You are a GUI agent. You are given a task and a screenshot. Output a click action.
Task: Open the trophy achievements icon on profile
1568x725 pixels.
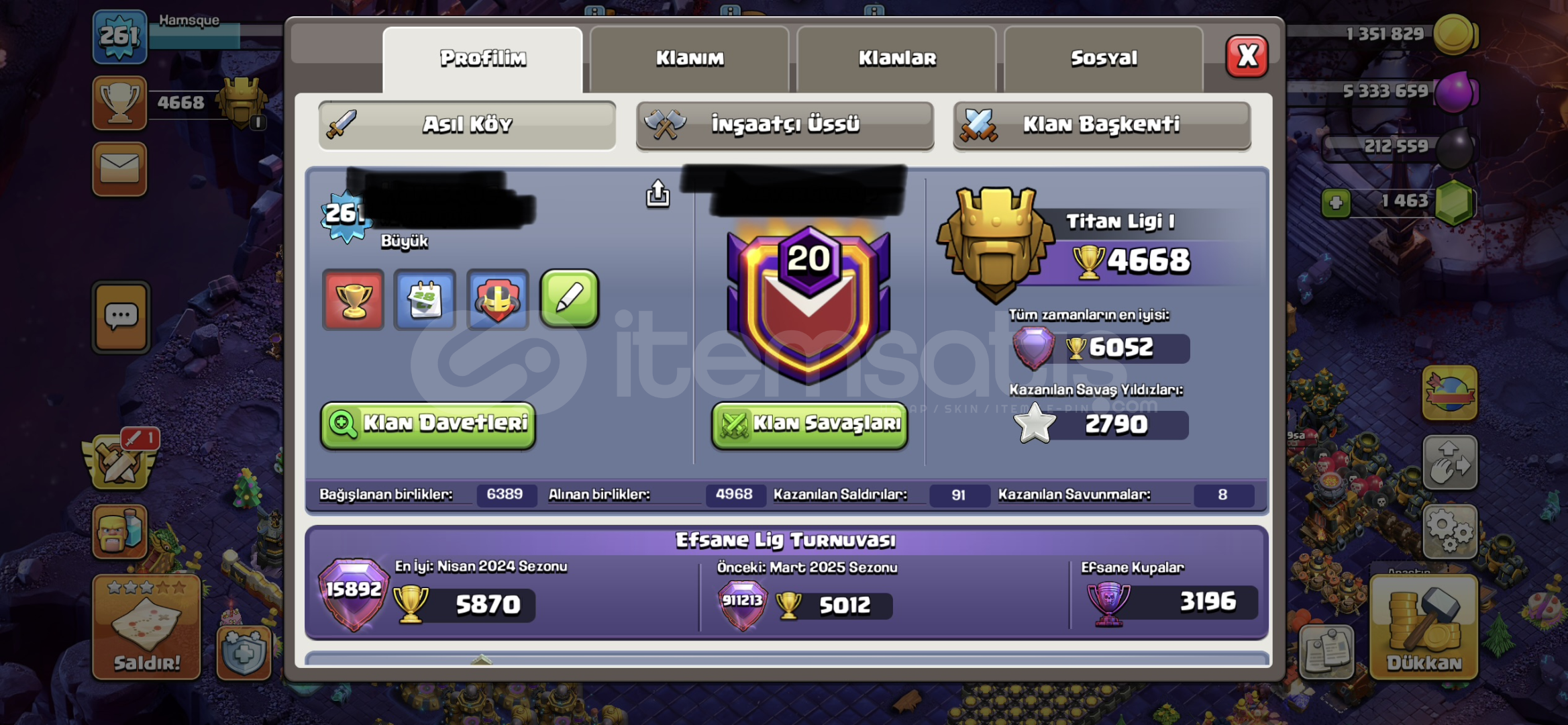pos(353,300)
